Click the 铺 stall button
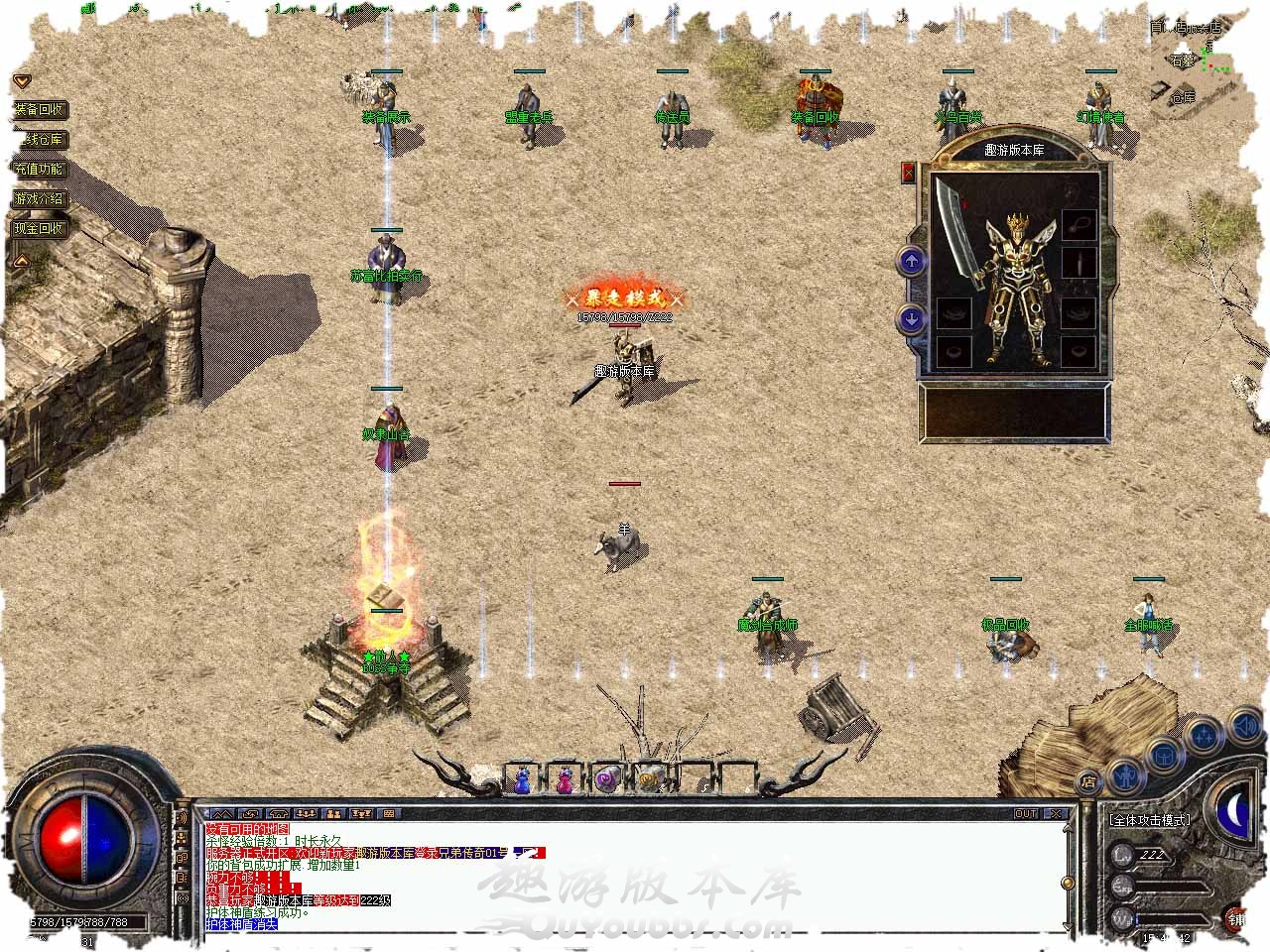This screenshot has height=952, width=1270. coord(1236,917)
